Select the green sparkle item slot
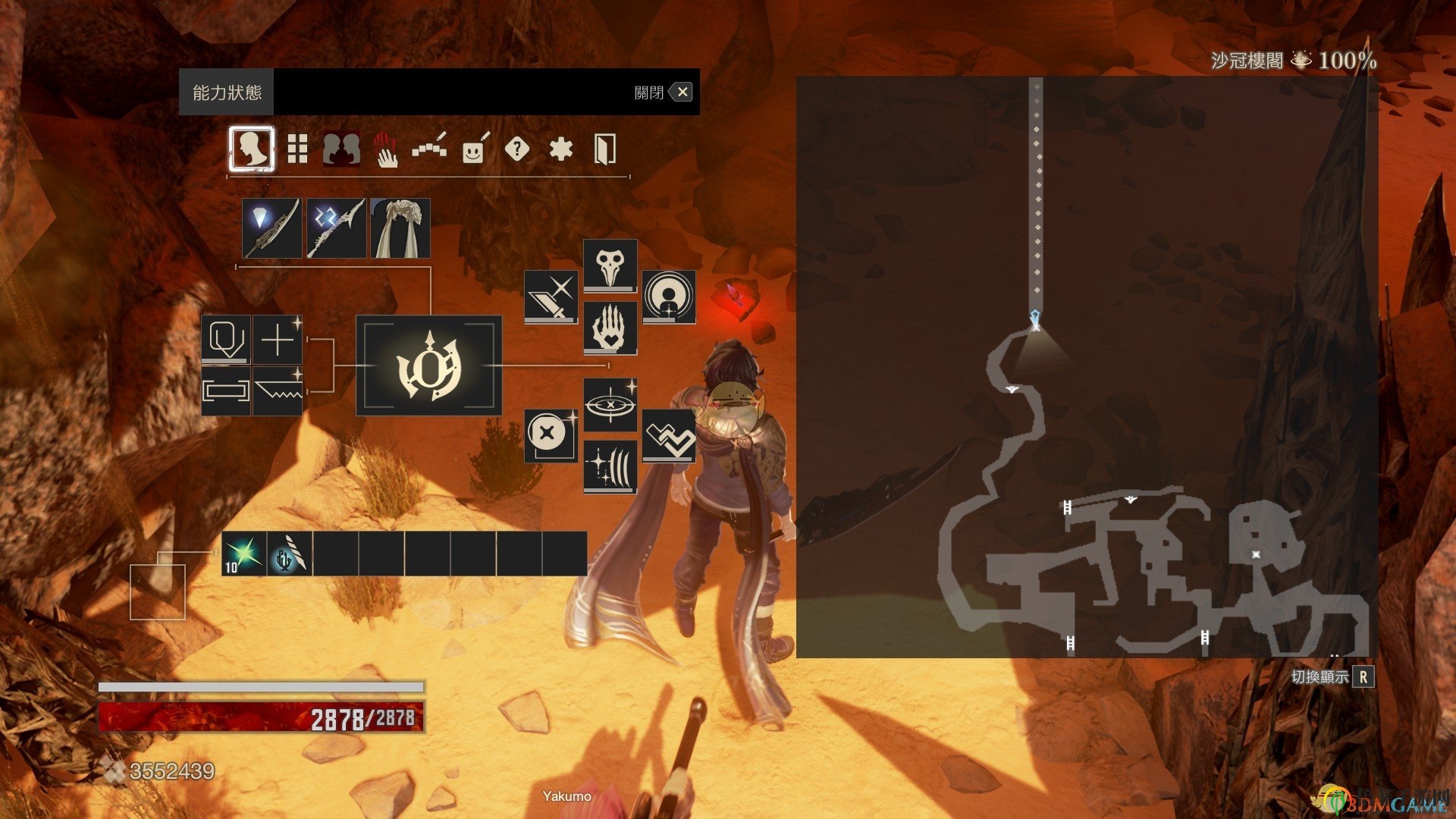Screen dimensions: 1456x819 point(244,554)
